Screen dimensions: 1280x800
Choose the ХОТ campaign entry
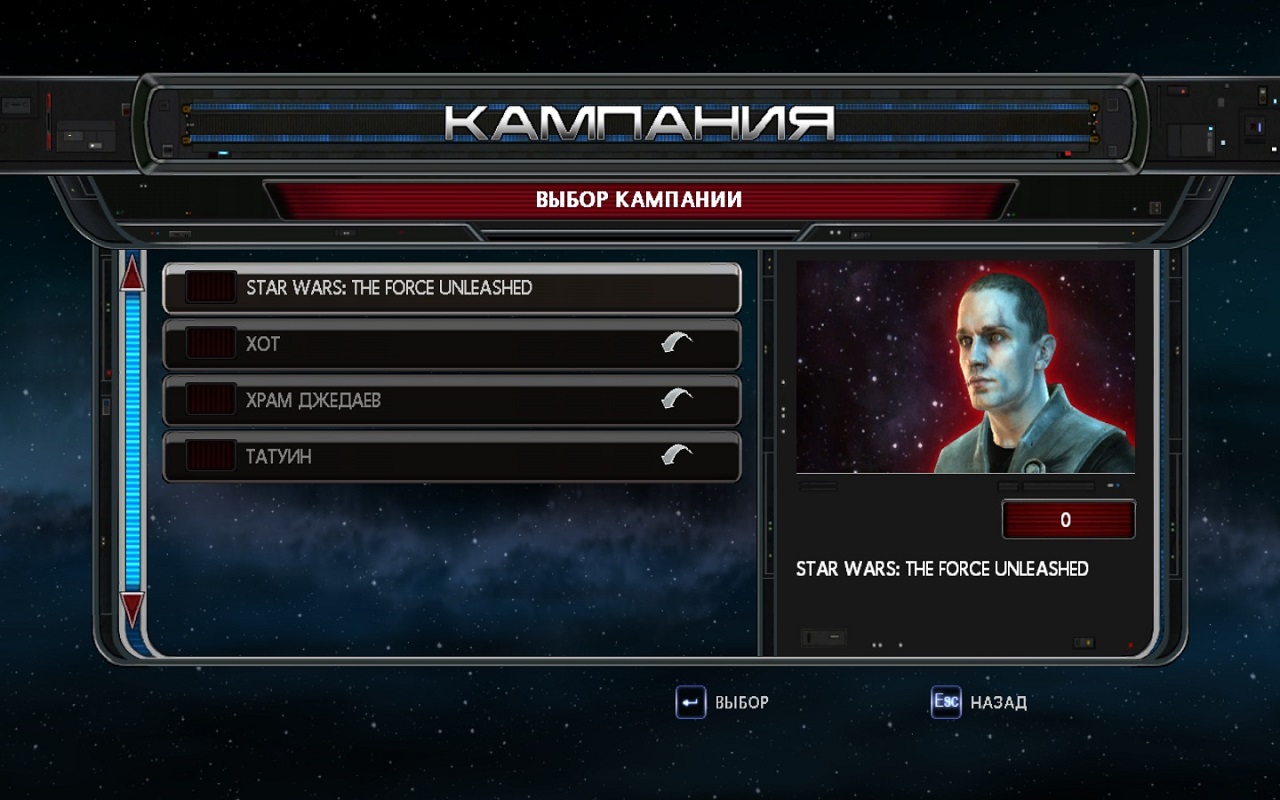[452, 344]
